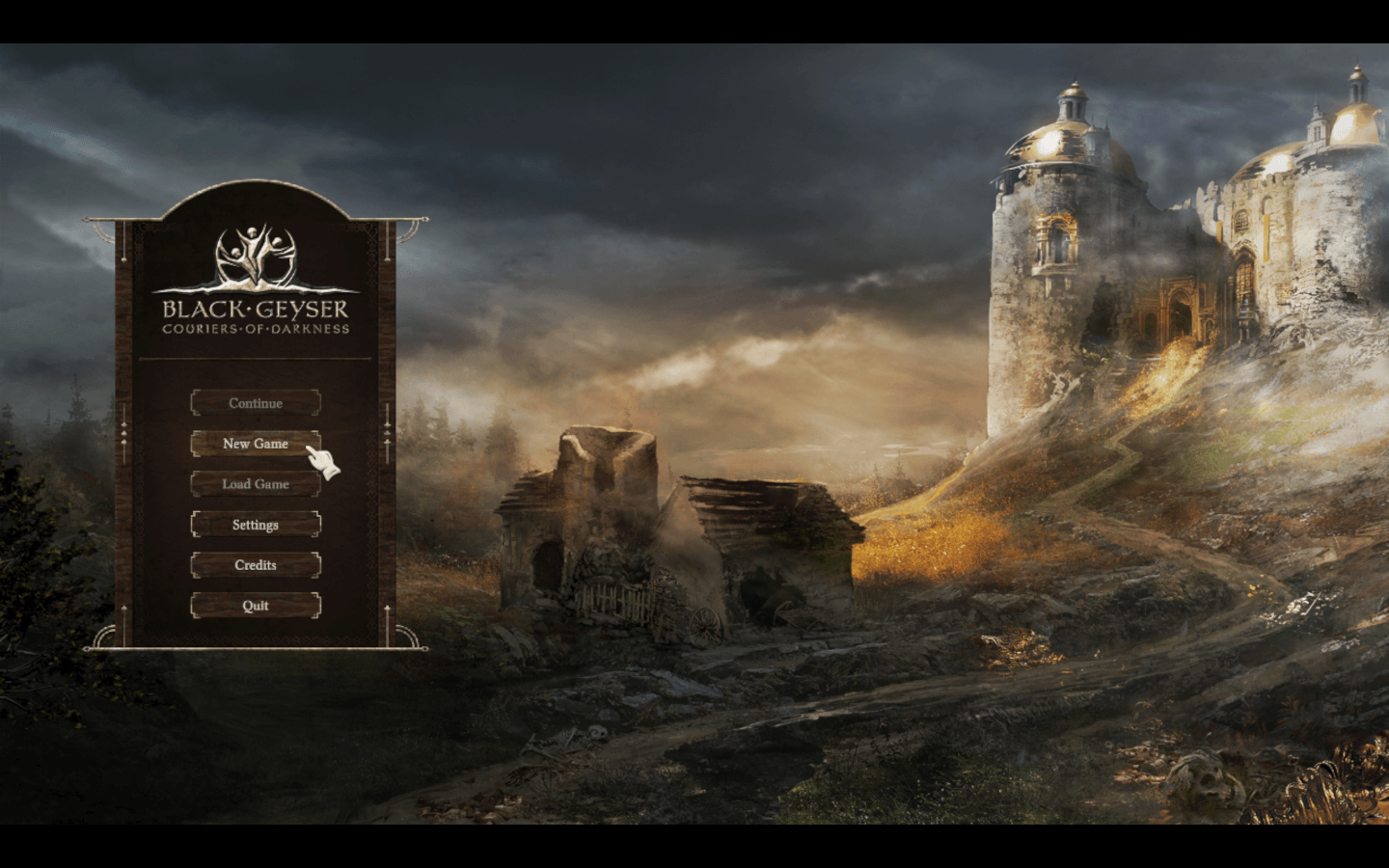Viewport: 1389px width, 868px height.
Task: Open the Settings menu
Action: point(256,525)
